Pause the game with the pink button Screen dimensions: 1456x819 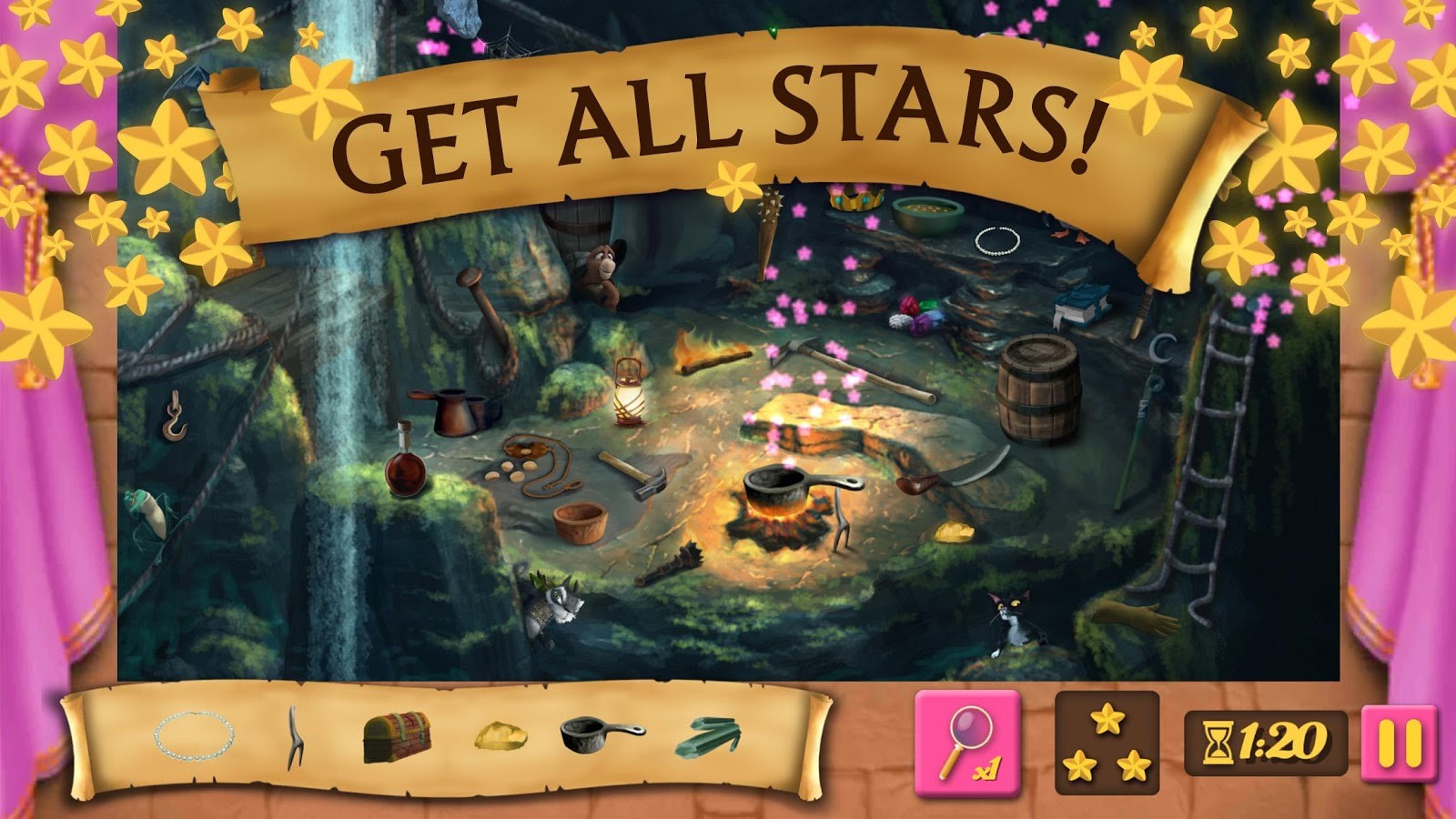(x=1400, y=743)
